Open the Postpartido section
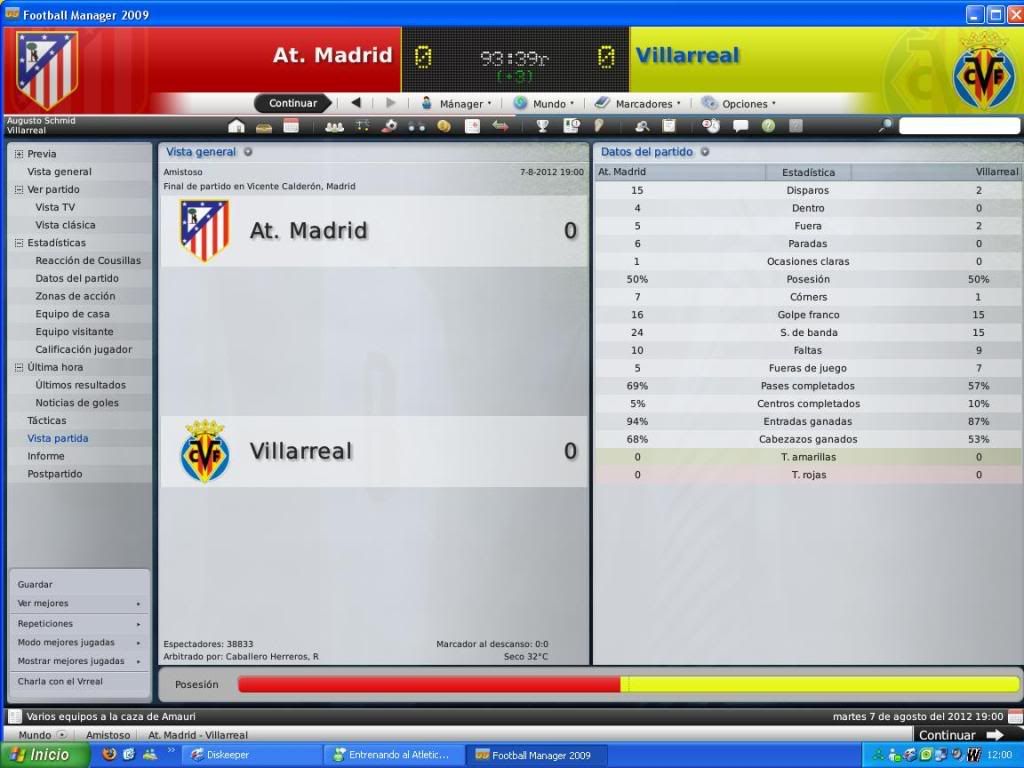The height and width of the screenshot is (768, 1024). 55,474
